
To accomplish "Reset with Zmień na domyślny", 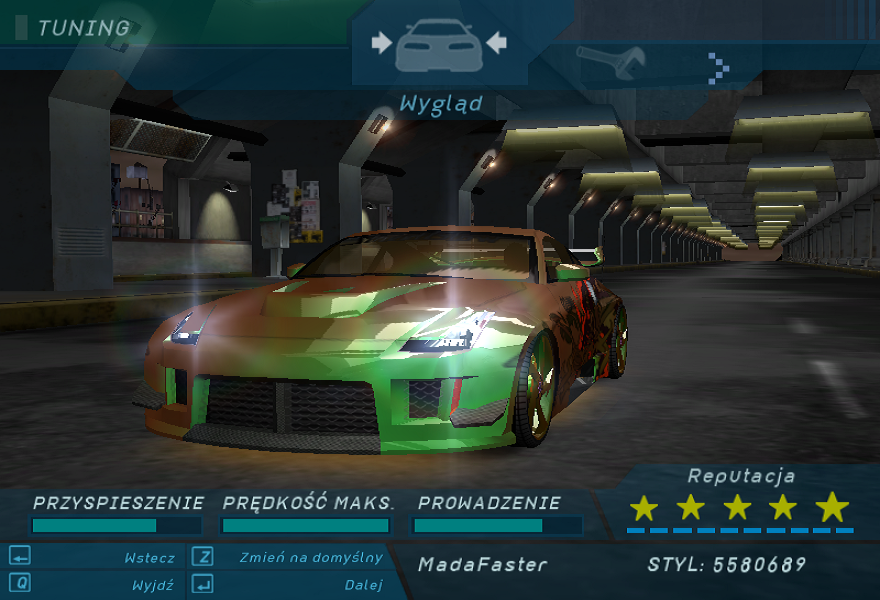I will tap(310, 558).
